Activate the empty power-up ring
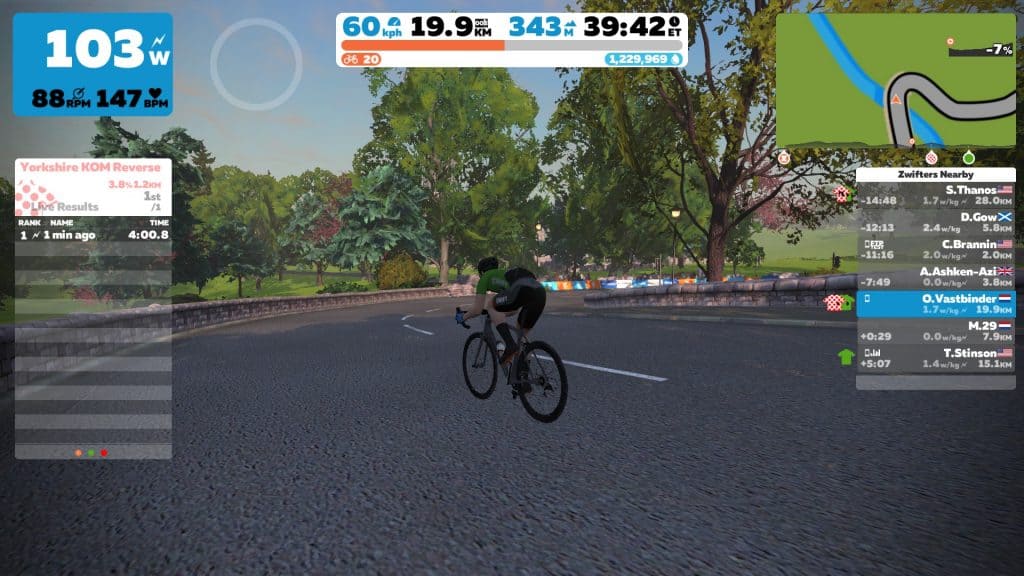The height and width of the screenshot is (576, 1024). [x=256, y=64]
